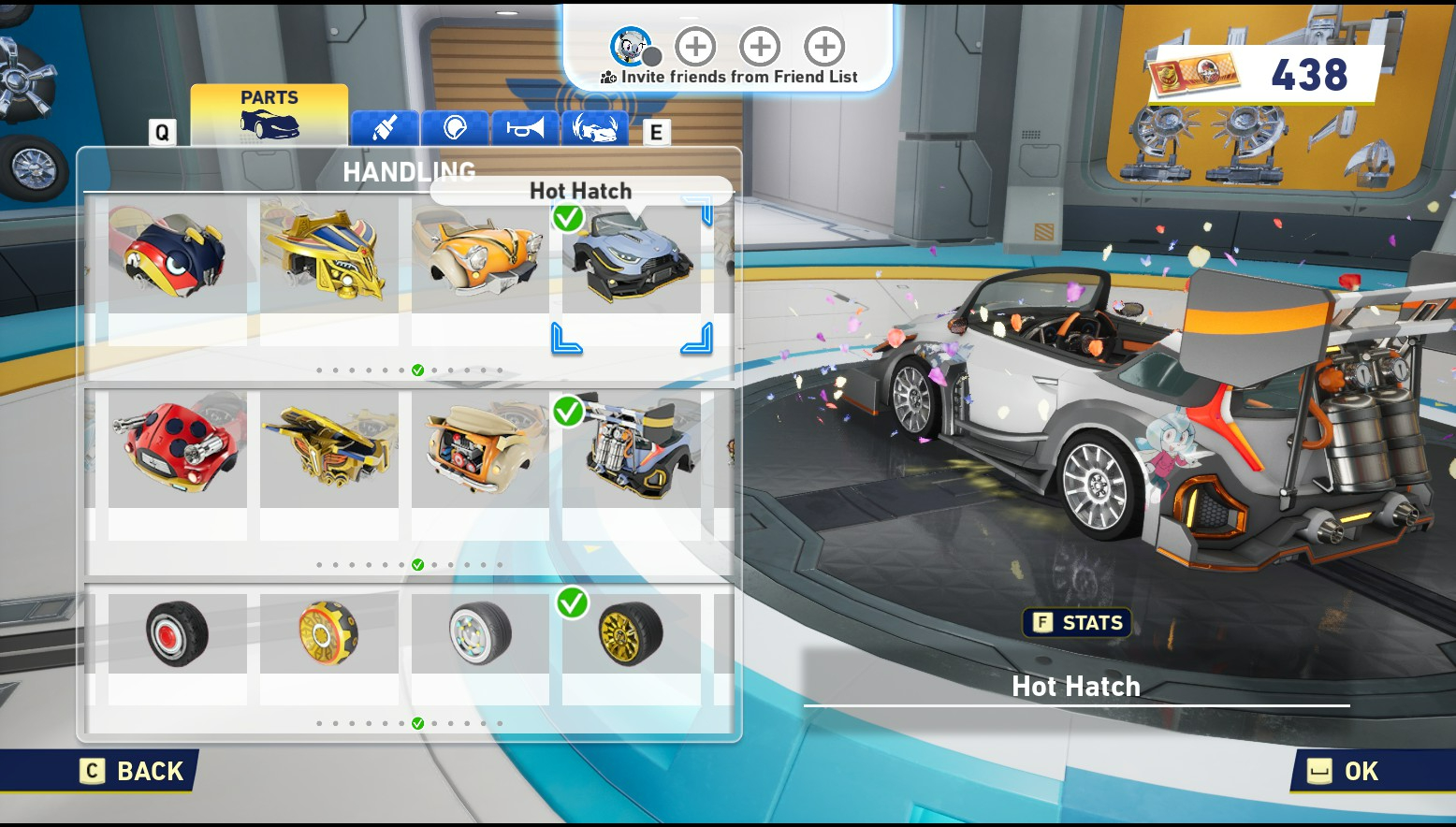Go Back to the previous screen
This screenshot has height=827, width=1456.
[134, 772]
